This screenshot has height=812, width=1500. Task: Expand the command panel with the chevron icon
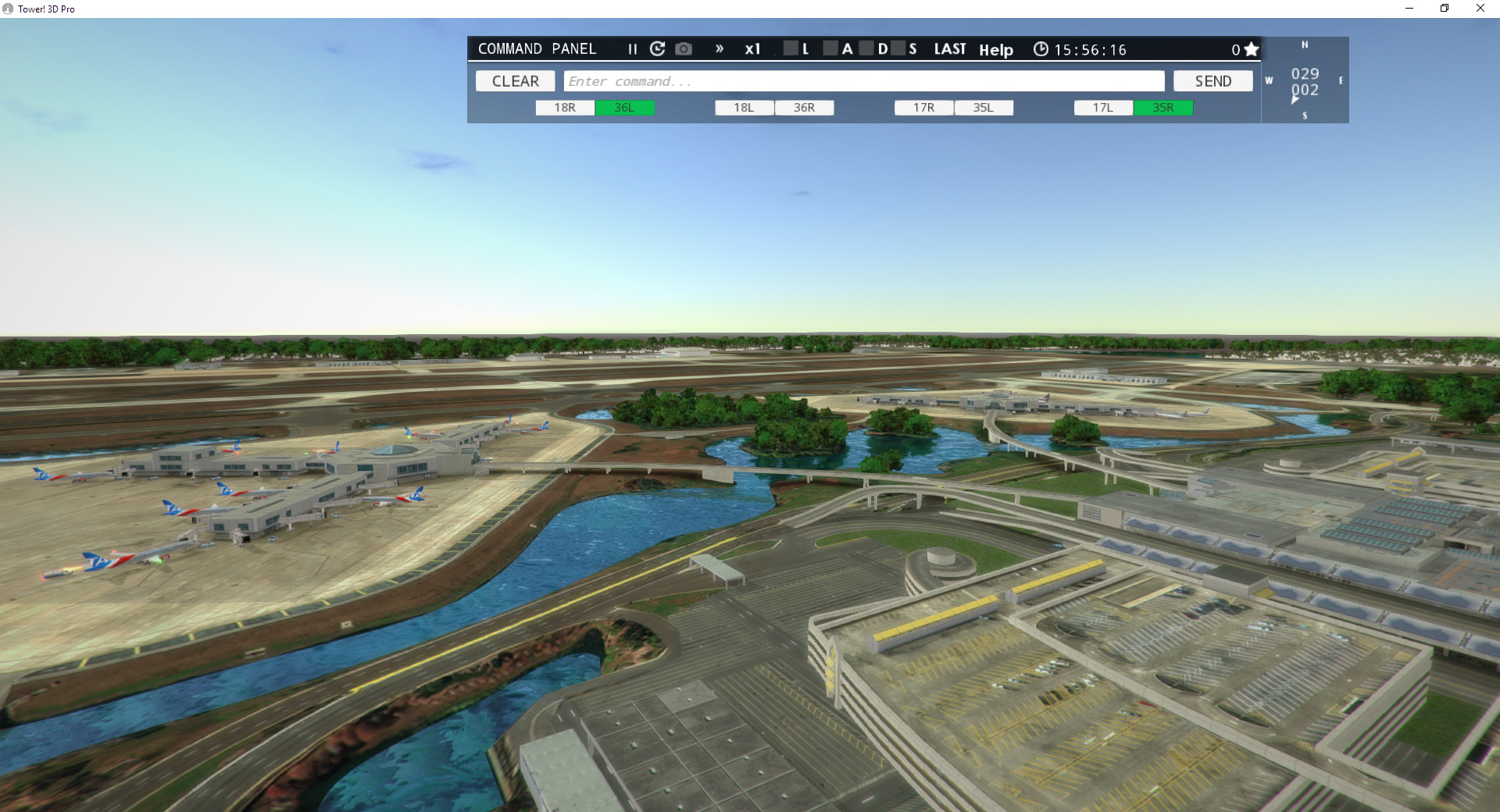(719, 48)
